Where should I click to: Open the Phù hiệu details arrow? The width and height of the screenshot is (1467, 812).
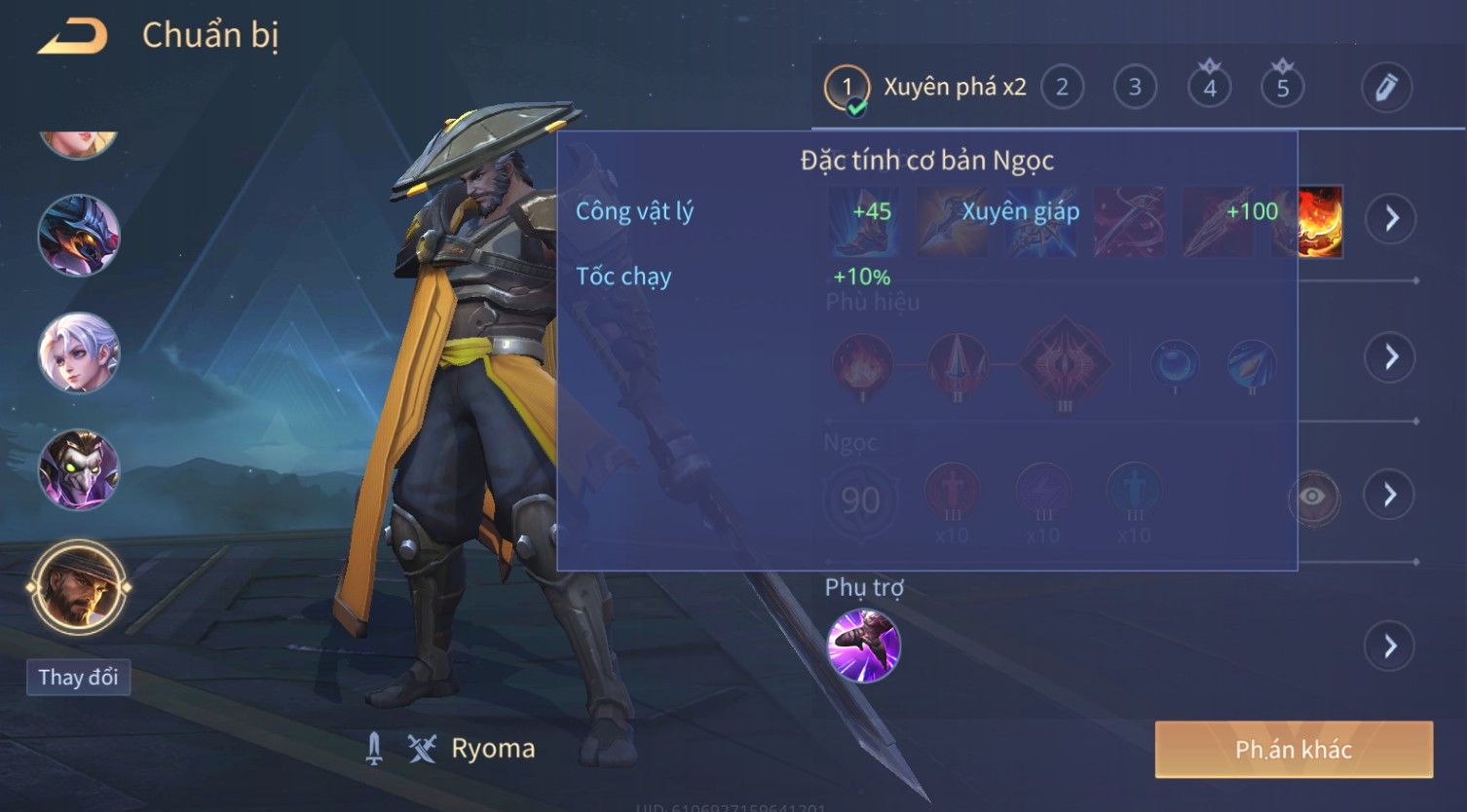[x=1390, y=356]
